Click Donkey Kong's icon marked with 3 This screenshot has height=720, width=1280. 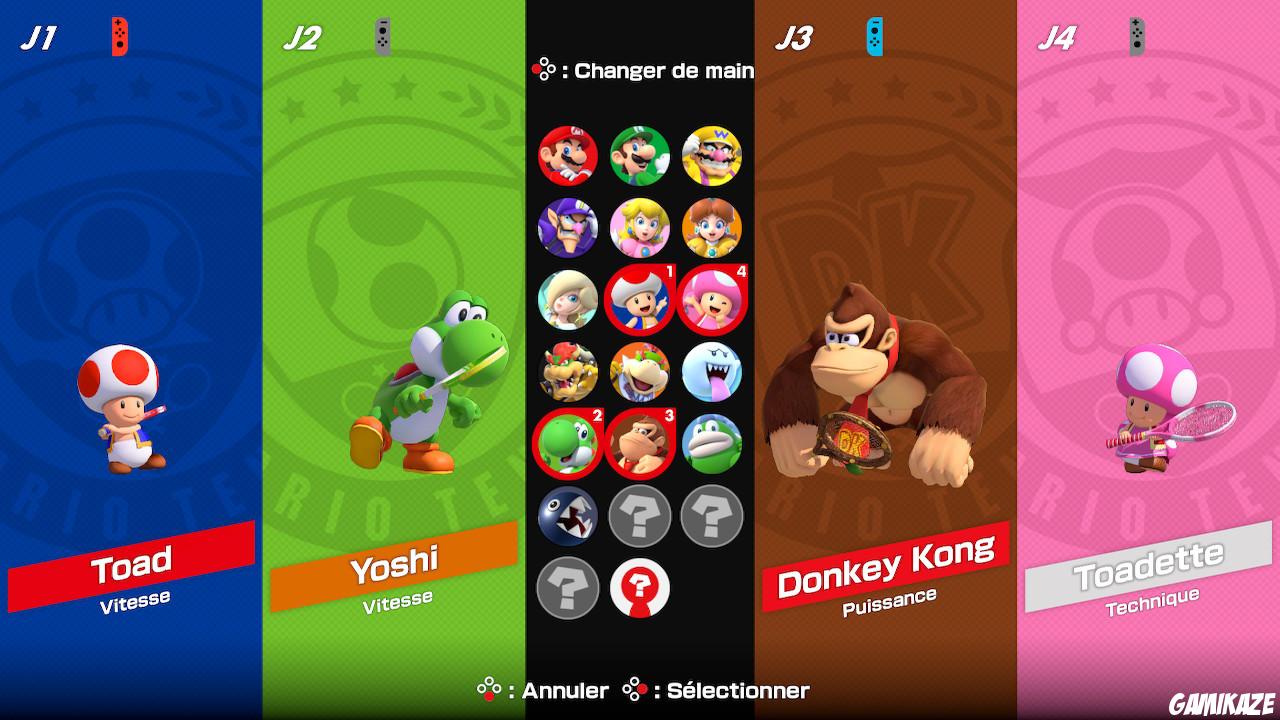[x=640, y=444]
